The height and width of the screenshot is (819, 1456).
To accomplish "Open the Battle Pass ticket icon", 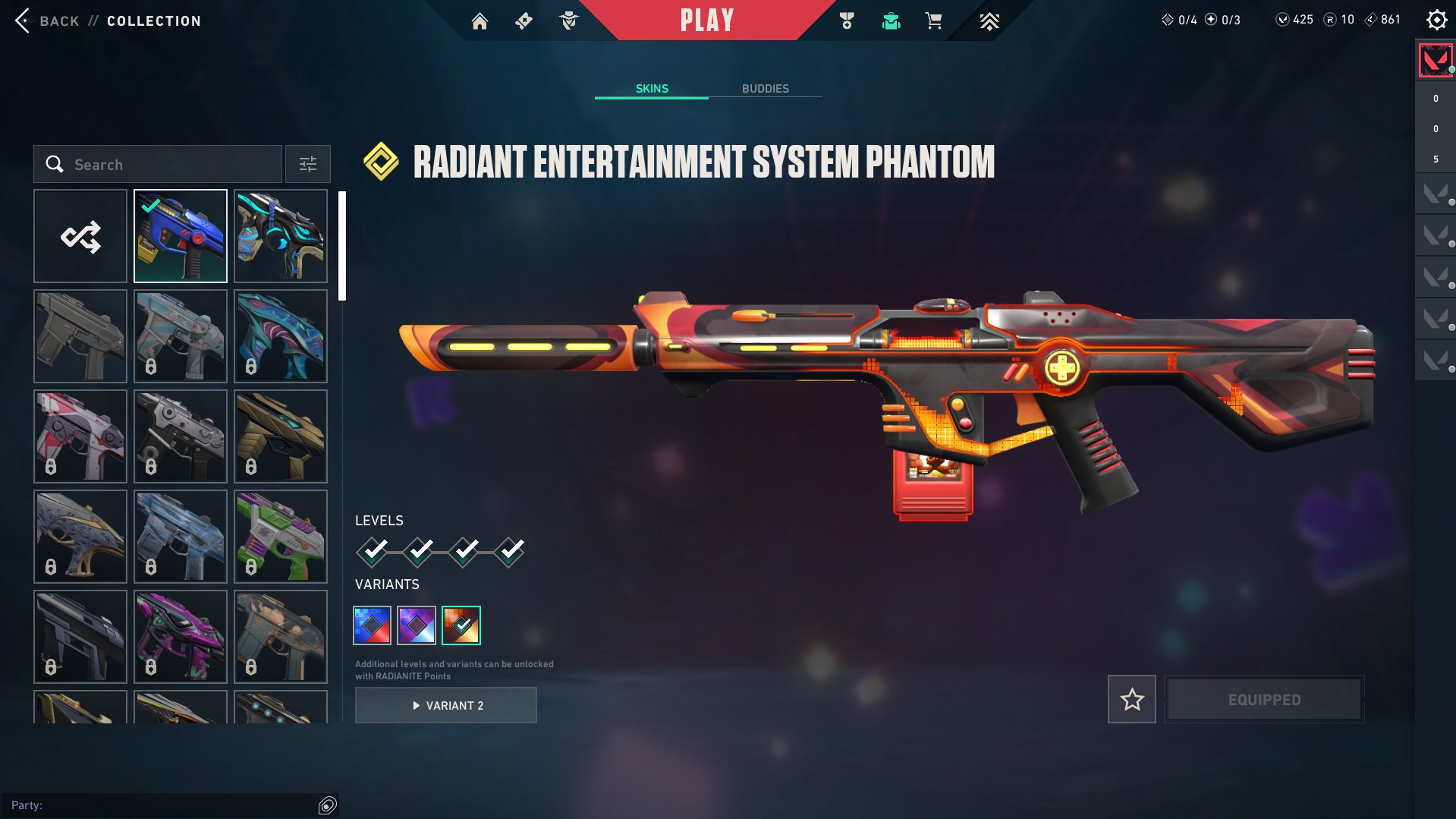I will 524,20.
